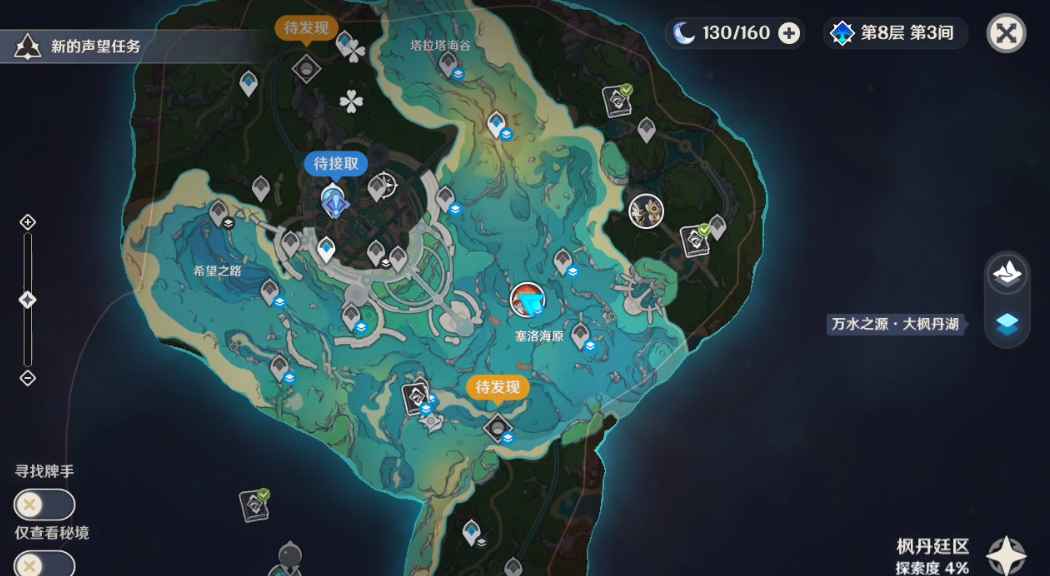Switch to the surface layer map view

click(x=1007, y=273)
